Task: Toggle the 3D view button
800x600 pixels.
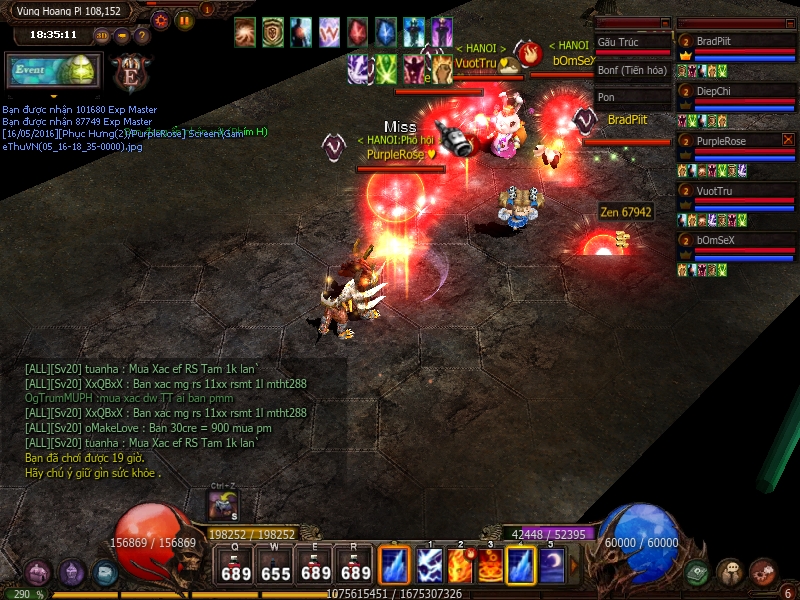Action: (x=102, y=36)
